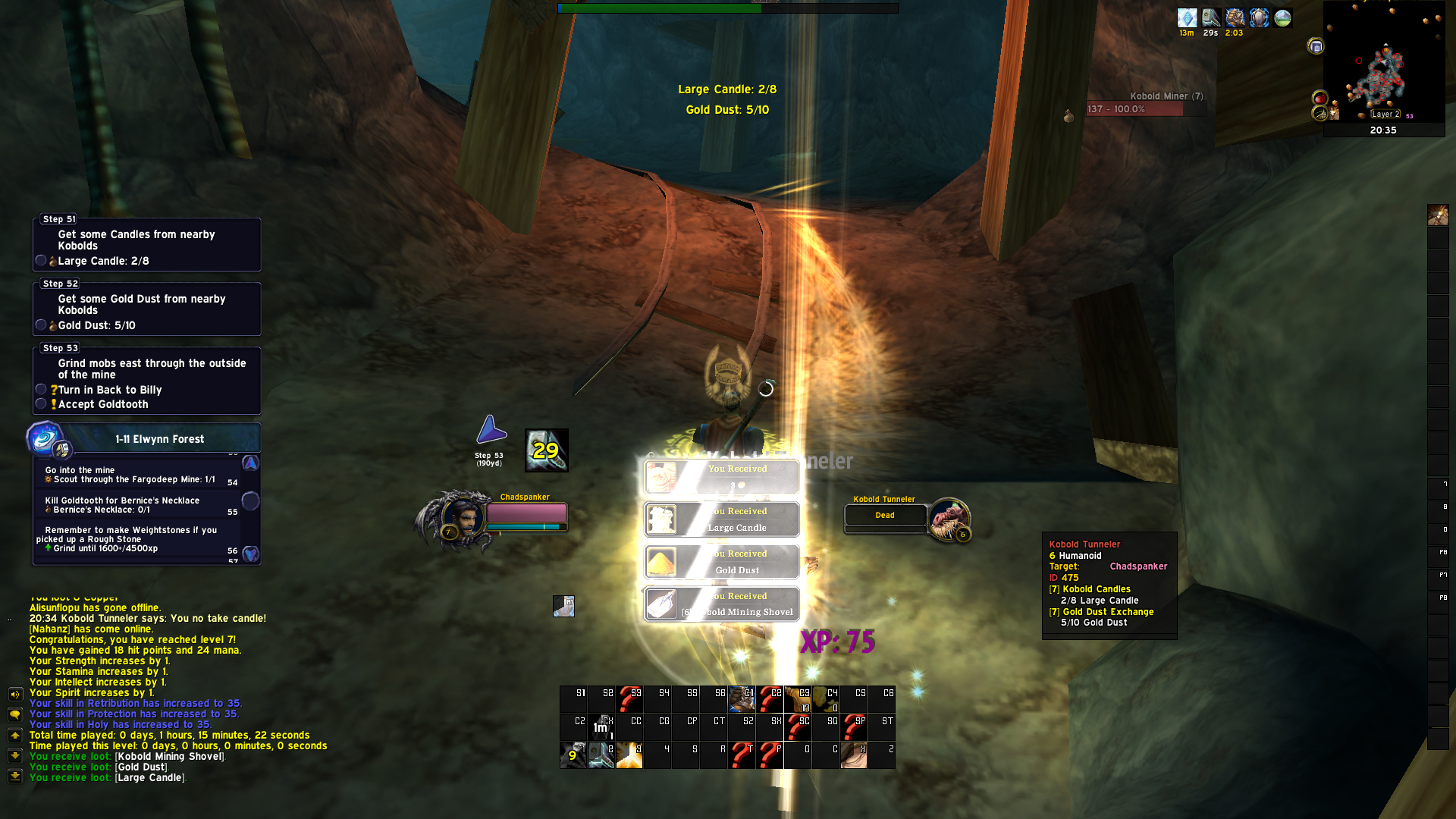Screen dimensions: 1456x819
Task: Open the blue calendar minimap button
Action: [1316, 46]
